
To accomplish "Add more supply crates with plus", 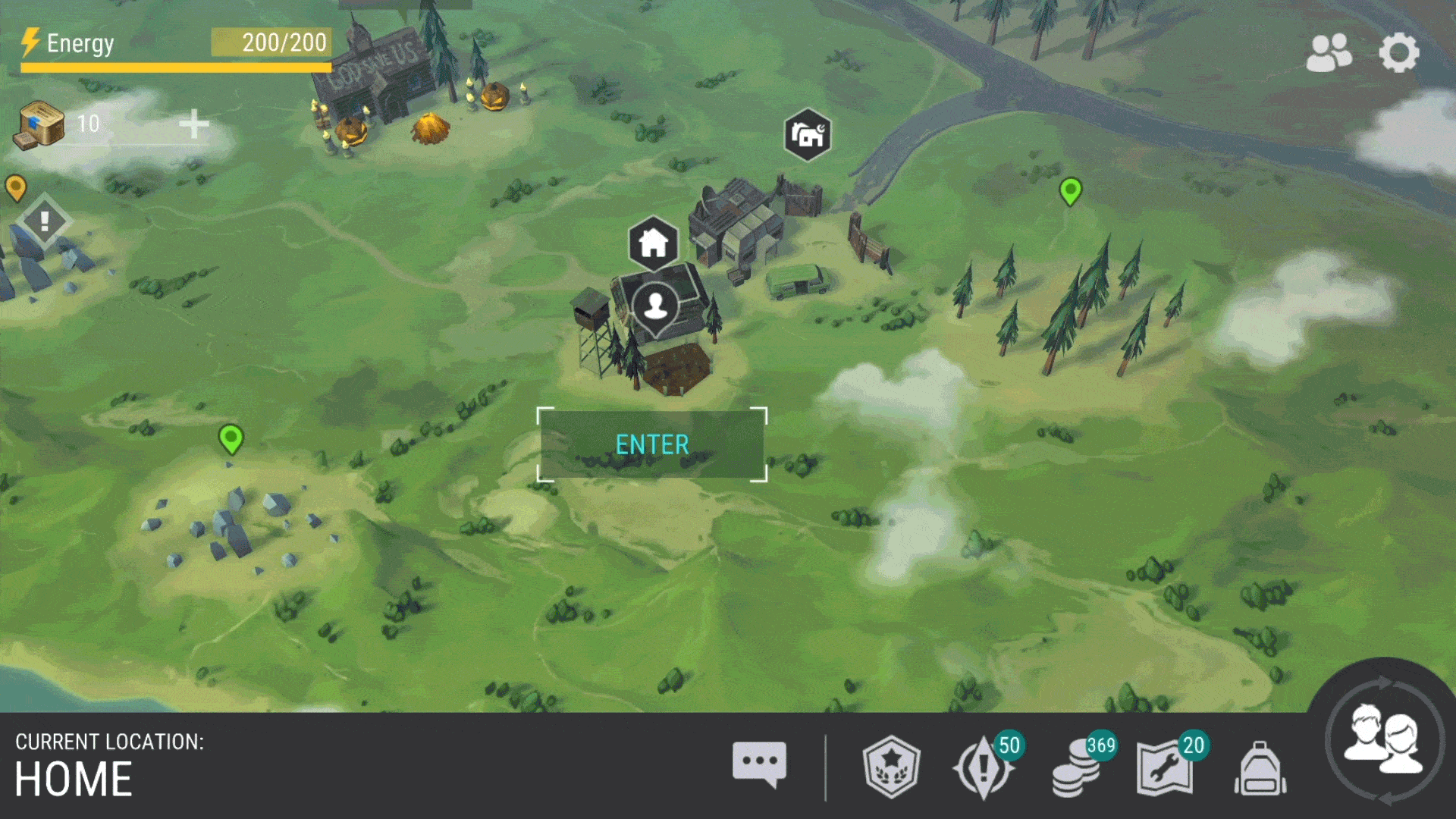I will coord(194,124).
